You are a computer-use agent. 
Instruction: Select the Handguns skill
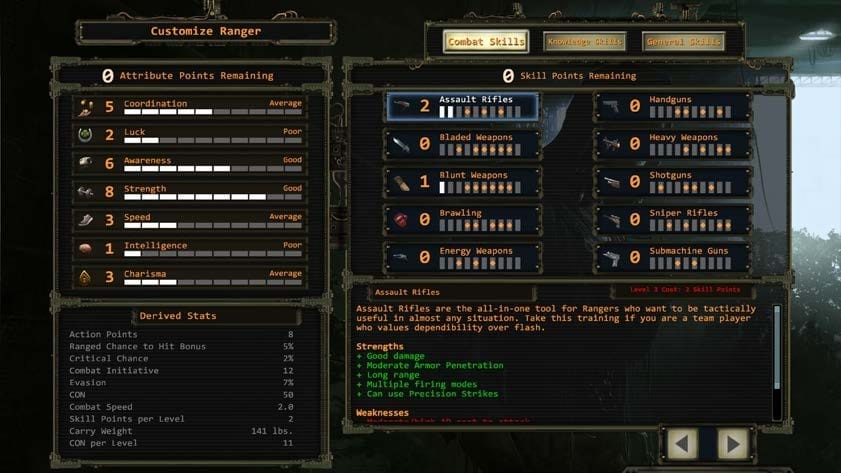[673, 106]
